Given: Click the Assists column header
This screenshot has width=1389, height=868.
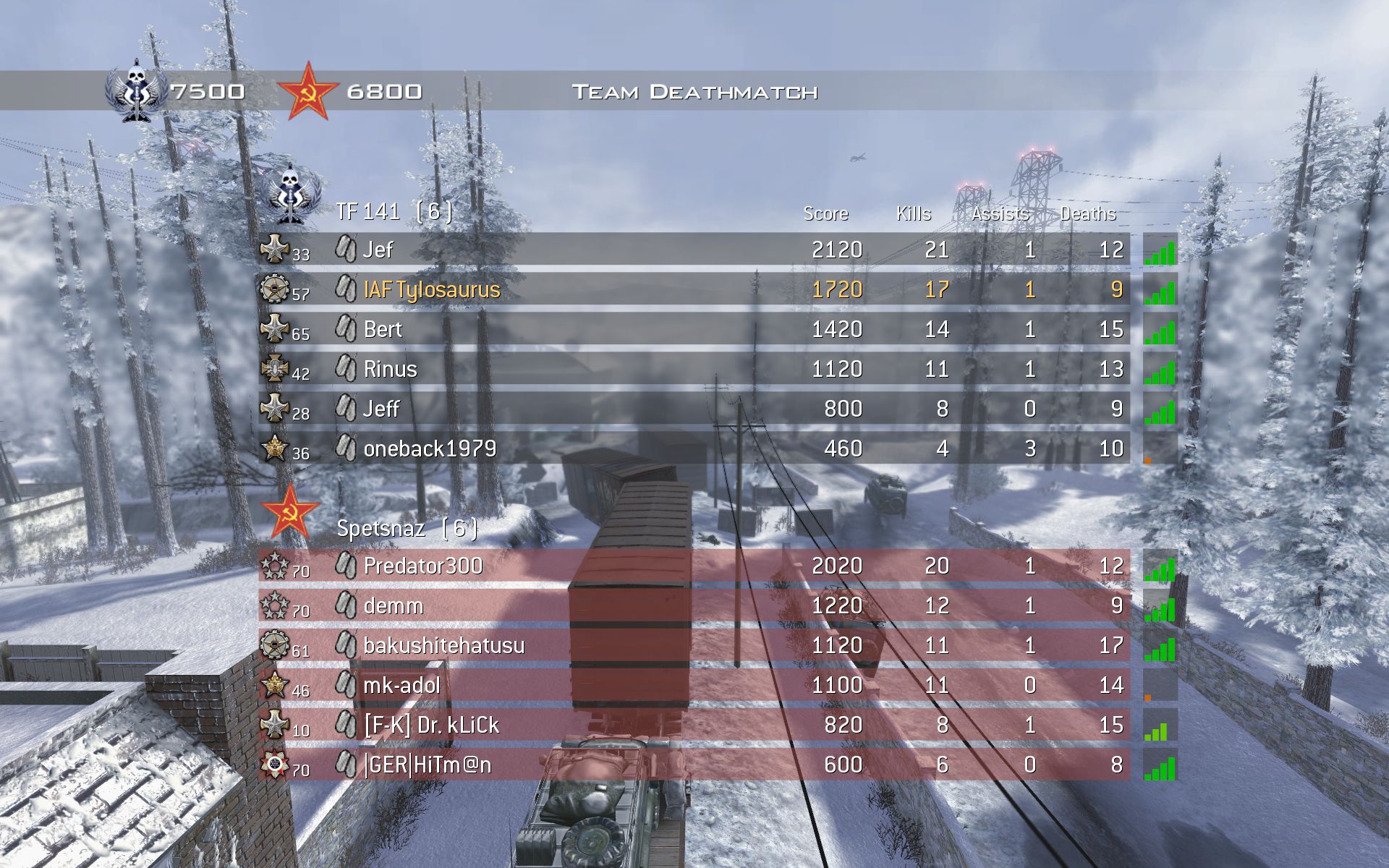Looking at the screenshot, I should pyautogui.click(x=1000, y=213).
